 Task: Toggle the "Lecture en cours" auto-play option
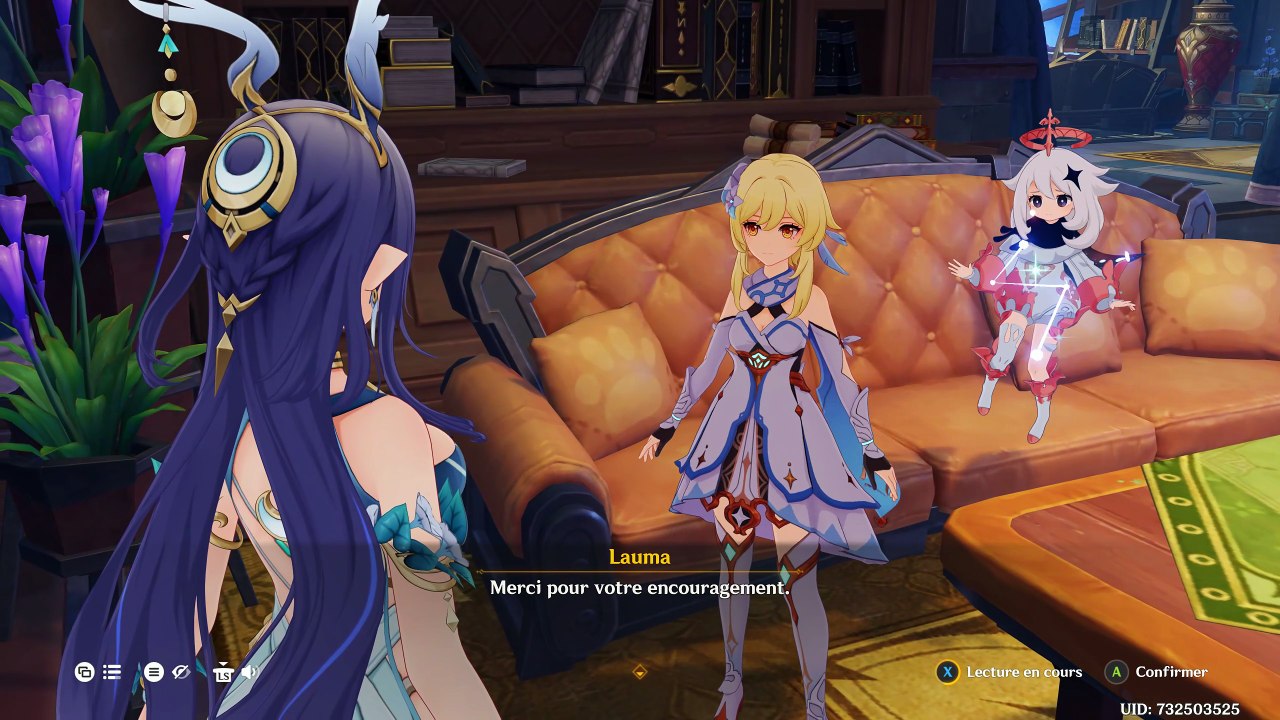coord(1010,672)
